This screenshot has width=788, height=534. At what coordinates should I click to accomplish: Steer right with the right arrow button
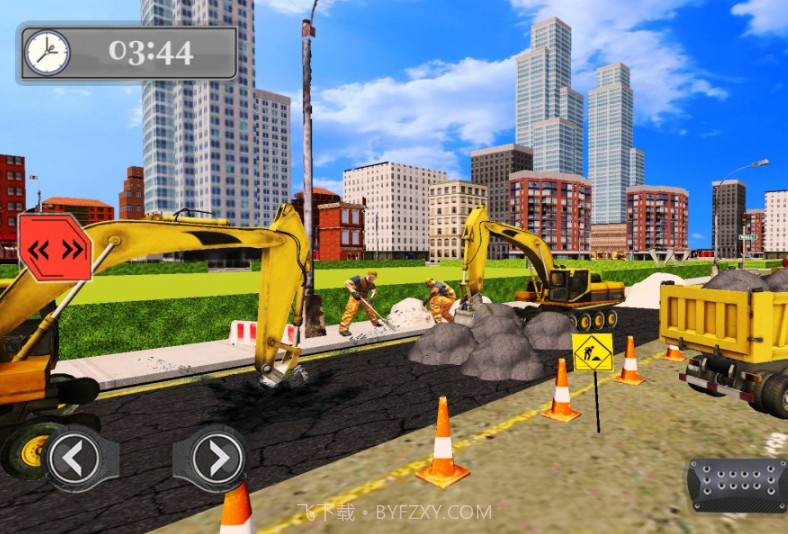[211, 458]
